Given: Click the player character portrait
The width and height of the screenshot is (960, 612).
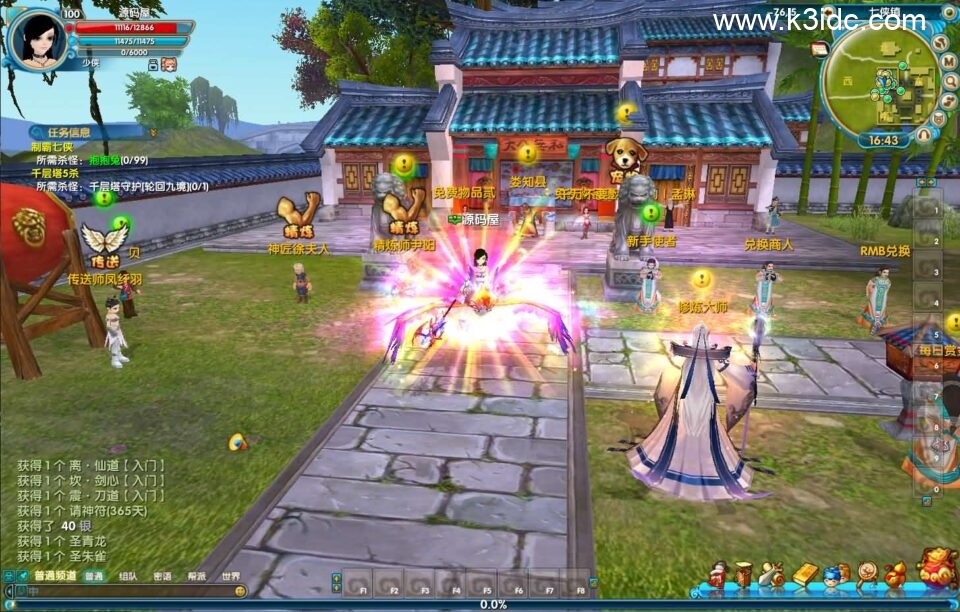Looking at the screenshot, I should point(37,38).
